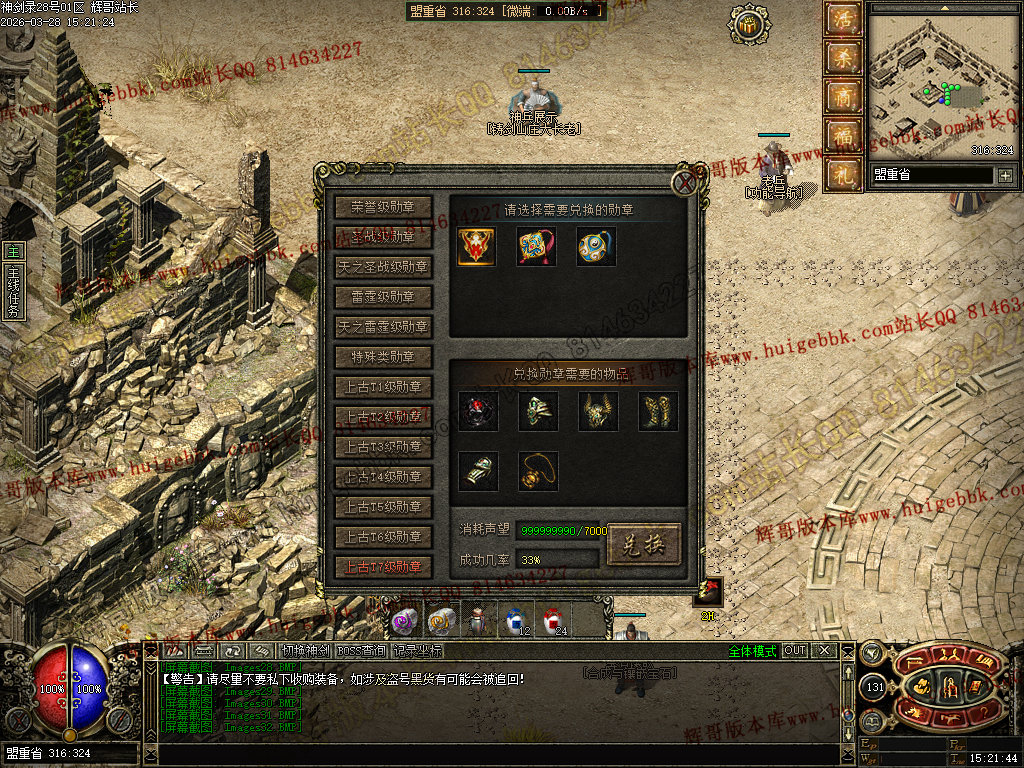Switch to 上古T5级勋章 category
1024x768 pixels.
click(x=384, y=507)
